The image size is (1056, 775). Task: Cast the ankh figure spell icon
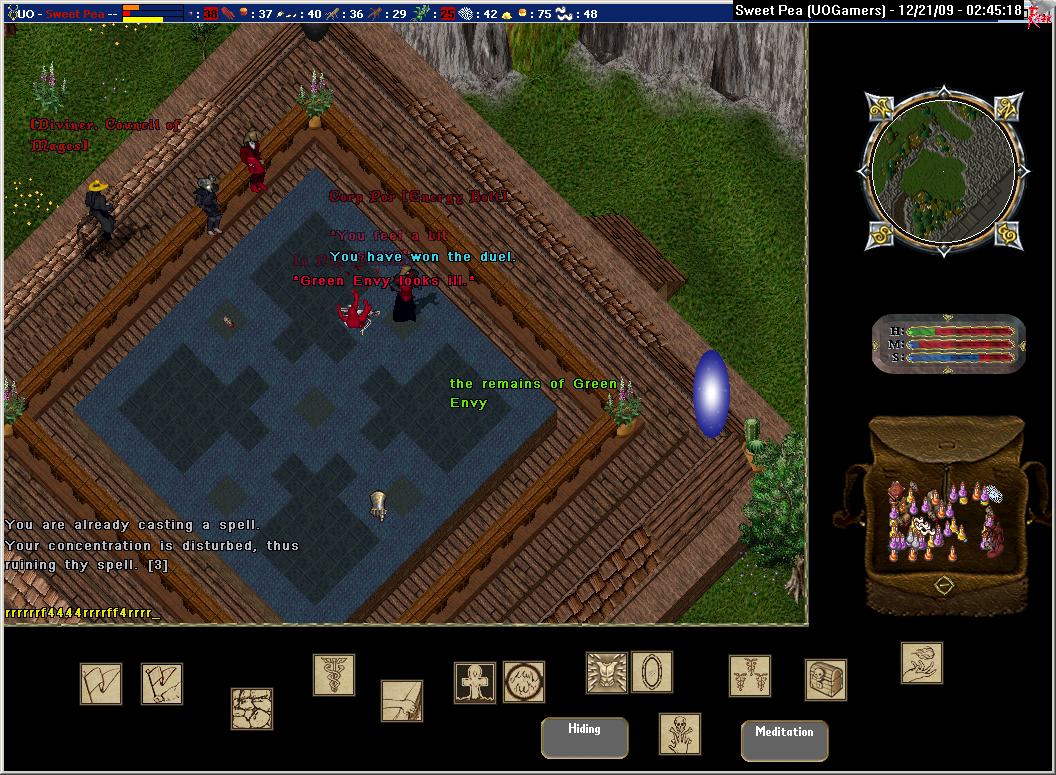point(475,682)
